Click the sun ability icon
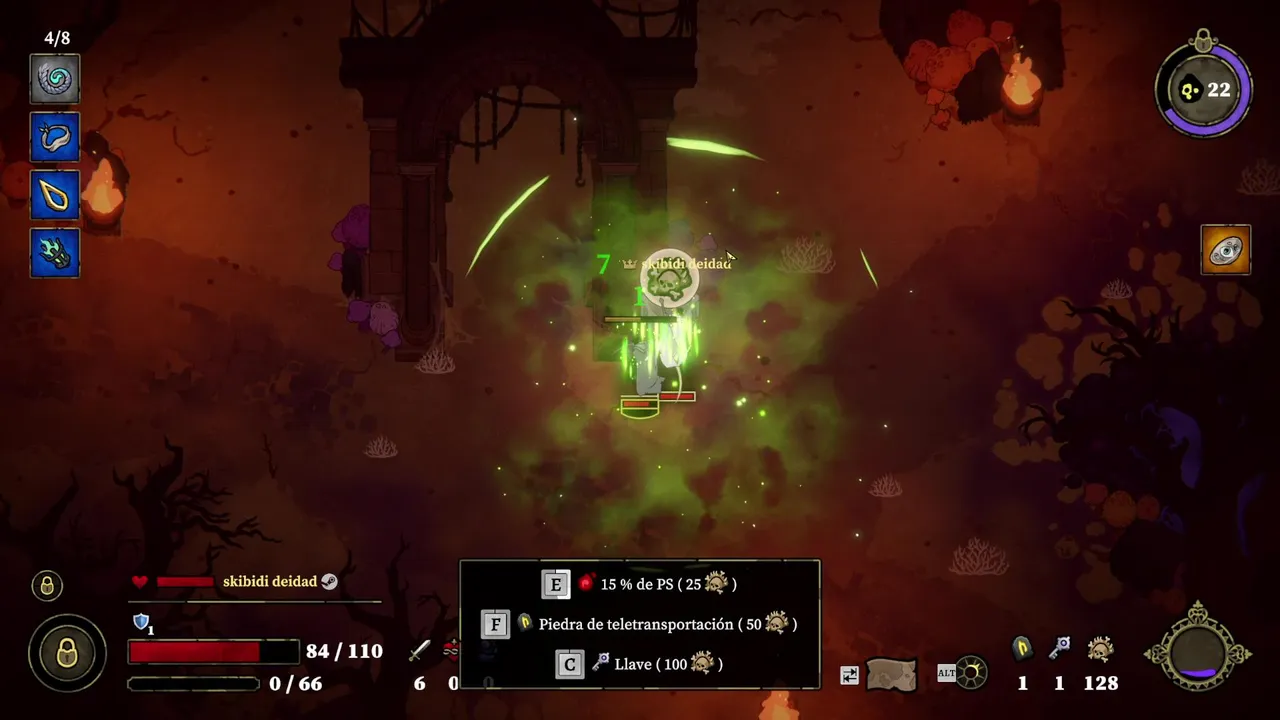The image size is (1280, 720). coord(970,673)
